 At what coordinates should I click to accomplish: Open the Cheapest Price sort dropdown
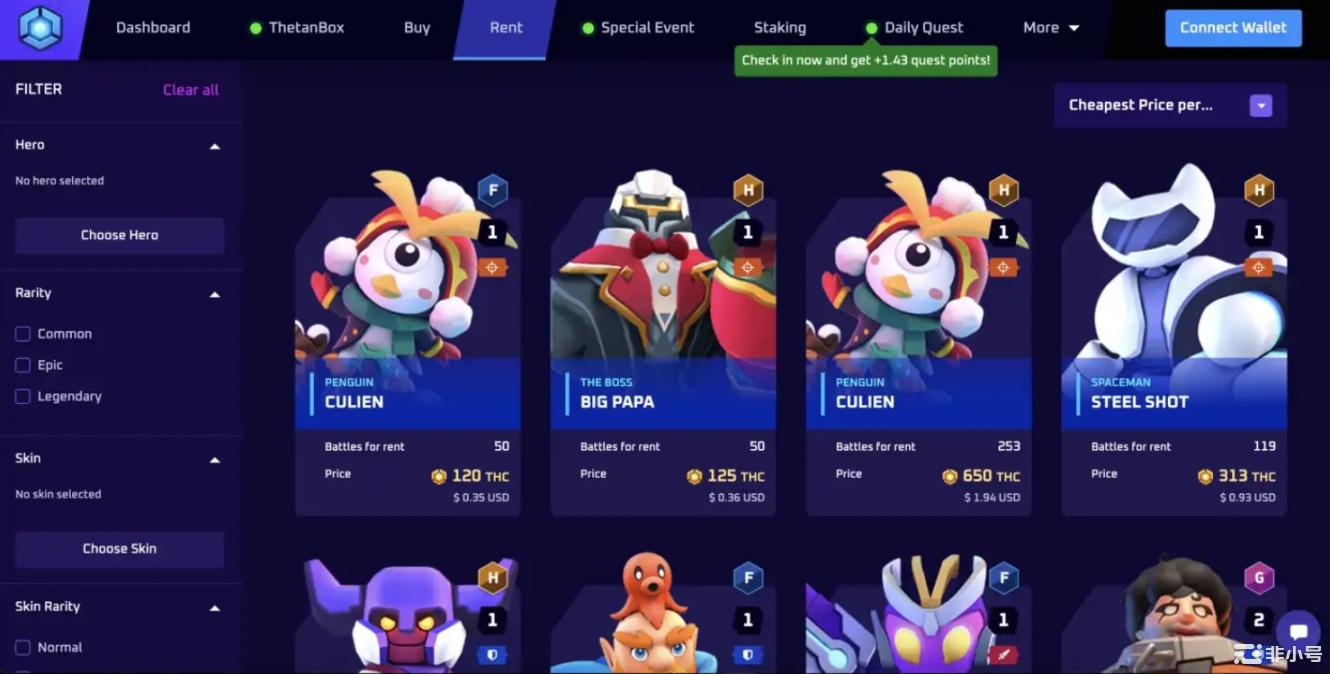pos(1170,105)
